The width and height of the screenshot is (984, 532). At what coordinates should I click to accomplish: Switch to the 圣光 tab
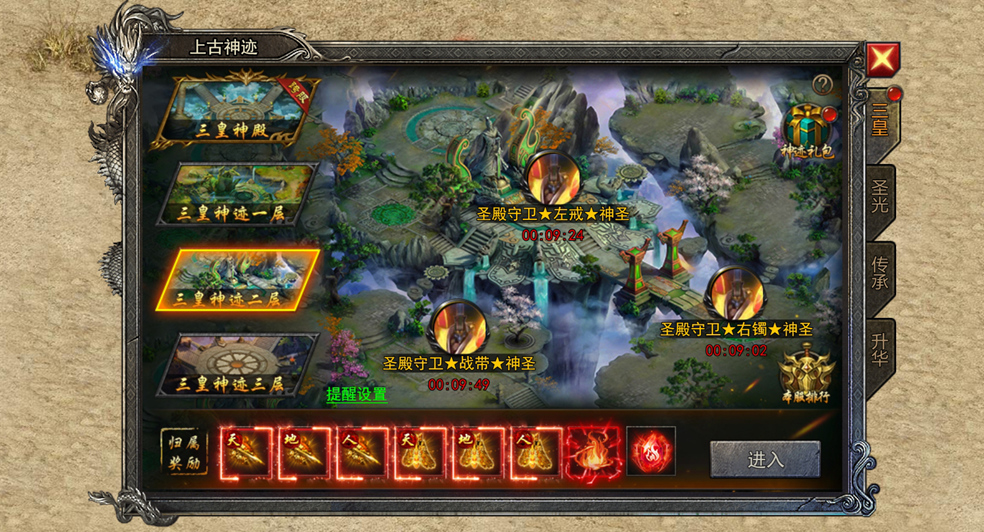tap(880, 198)
